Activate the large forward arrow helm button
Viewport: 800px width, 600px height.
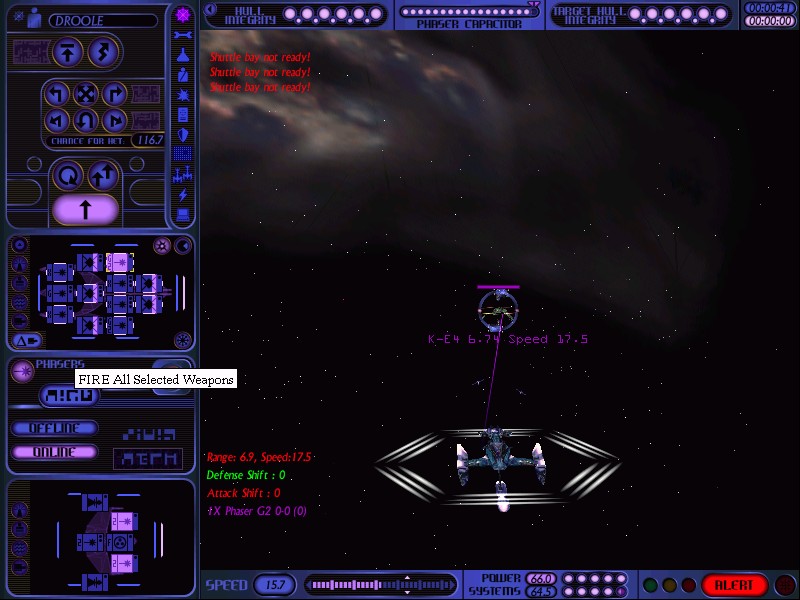[85, 209]
